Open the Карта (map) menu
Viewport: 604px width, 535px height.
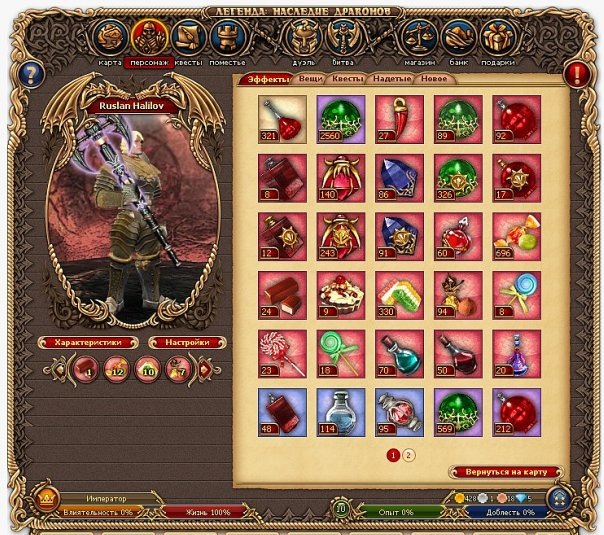coord(110,38)
